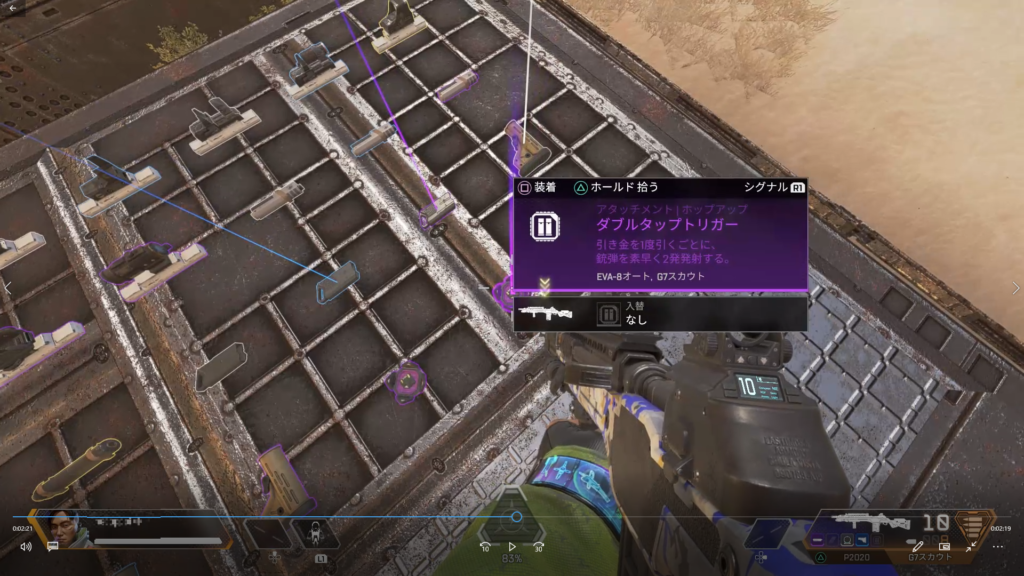1024x576 pixels.
Task: Rewind the video 10 seconds
Action: pyautogui.click(x=485, y=547)
